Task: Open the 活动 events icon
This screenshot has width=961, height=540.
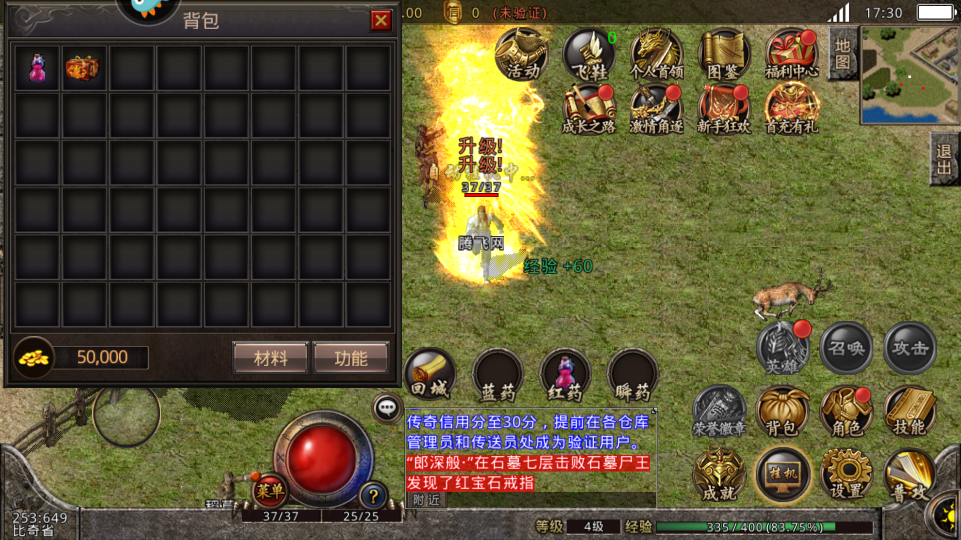Action: pos(522,53)
